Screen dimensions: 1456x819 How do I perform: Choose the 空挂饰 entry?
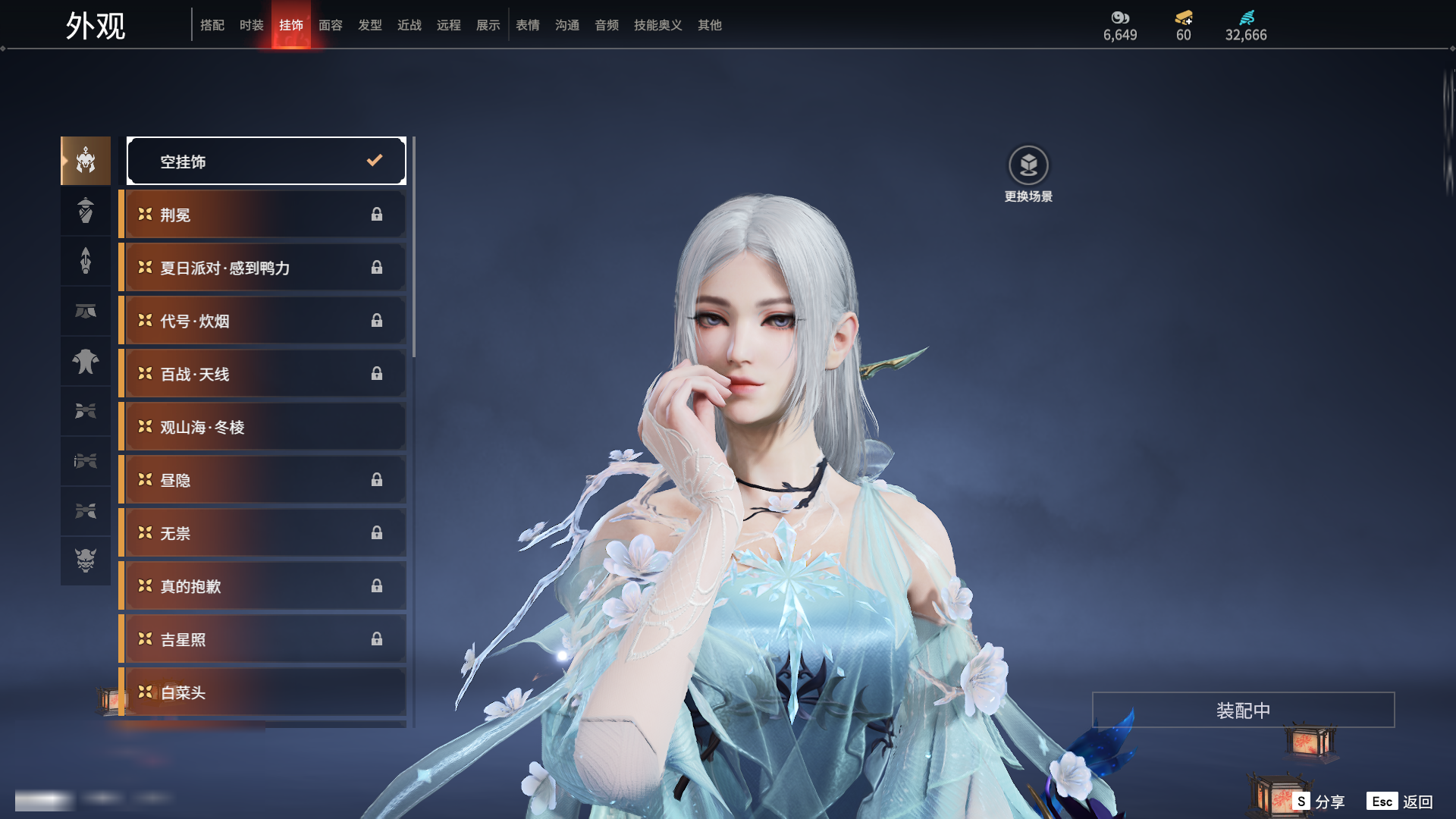click(266, 161)
